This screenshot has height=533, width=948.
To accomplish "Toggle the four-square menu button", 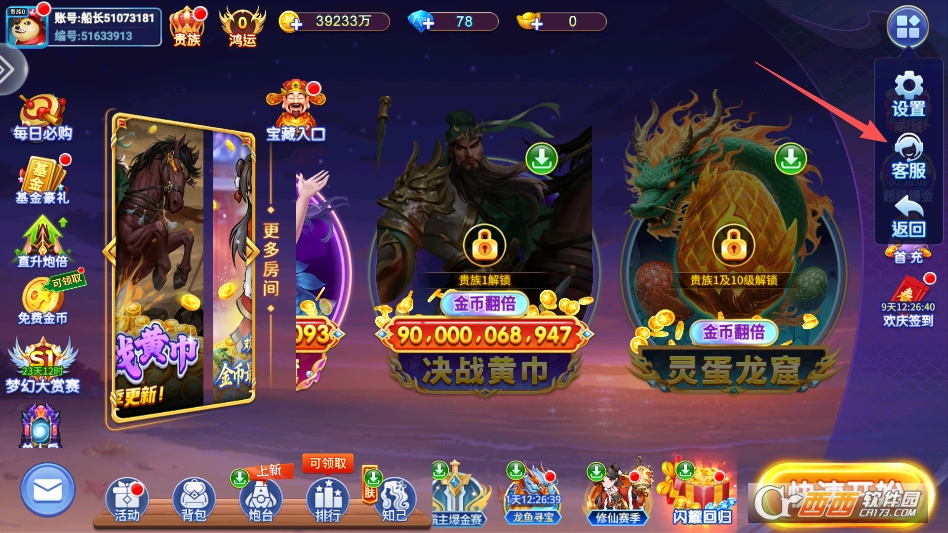I will click(908, 27).
